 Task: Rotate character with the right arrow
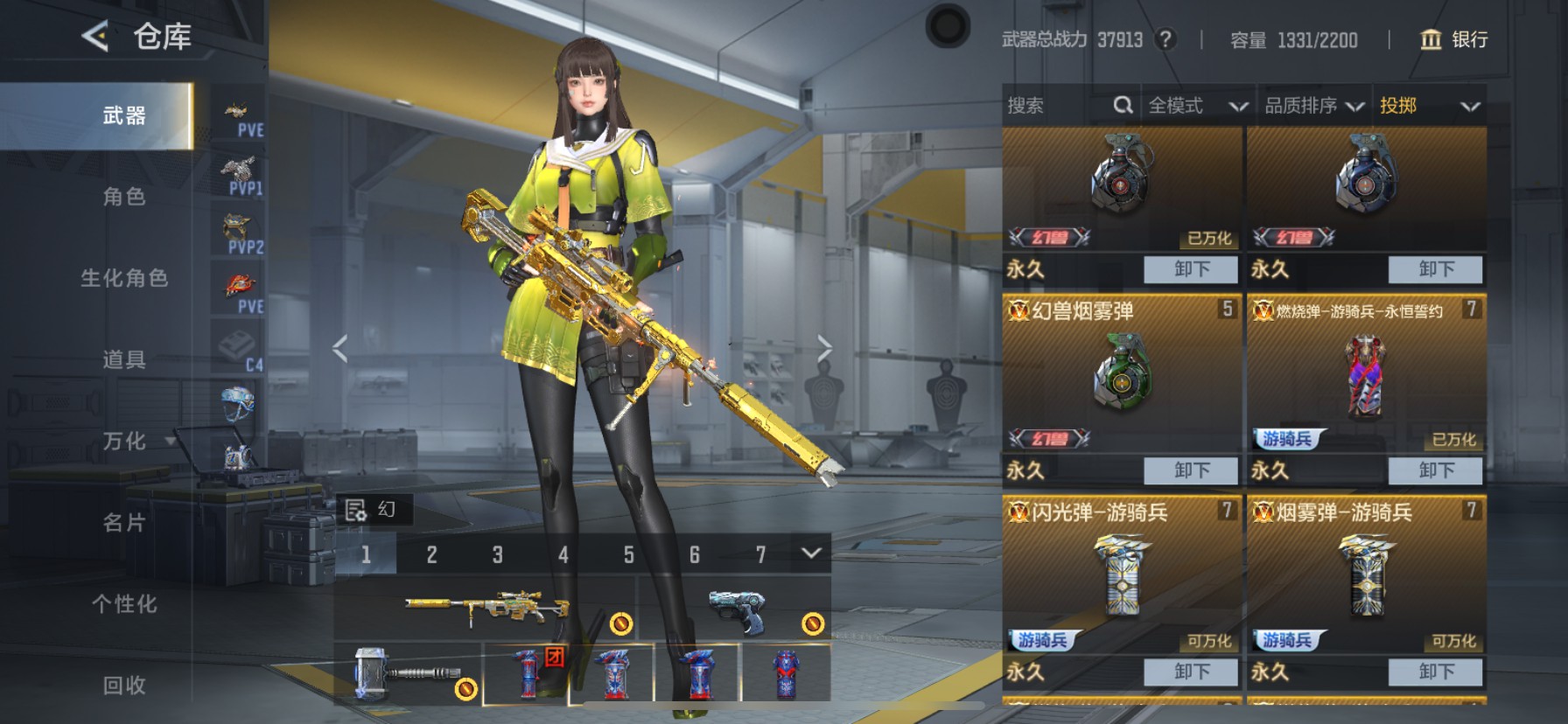click(824, 349)
